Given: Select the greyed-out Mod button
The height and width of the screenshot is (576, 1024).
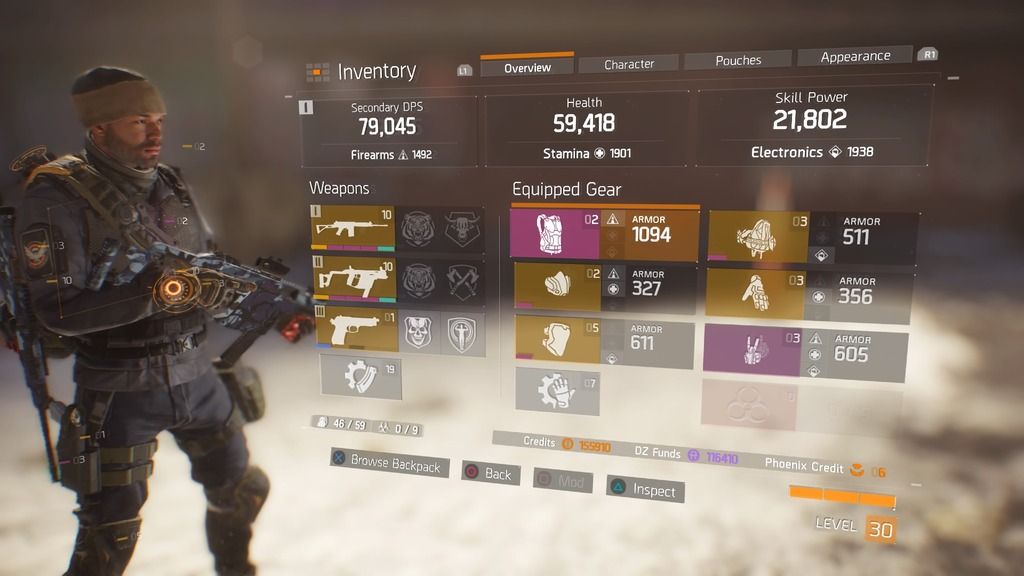Looking at the screenshot, I should click(562, 482).
